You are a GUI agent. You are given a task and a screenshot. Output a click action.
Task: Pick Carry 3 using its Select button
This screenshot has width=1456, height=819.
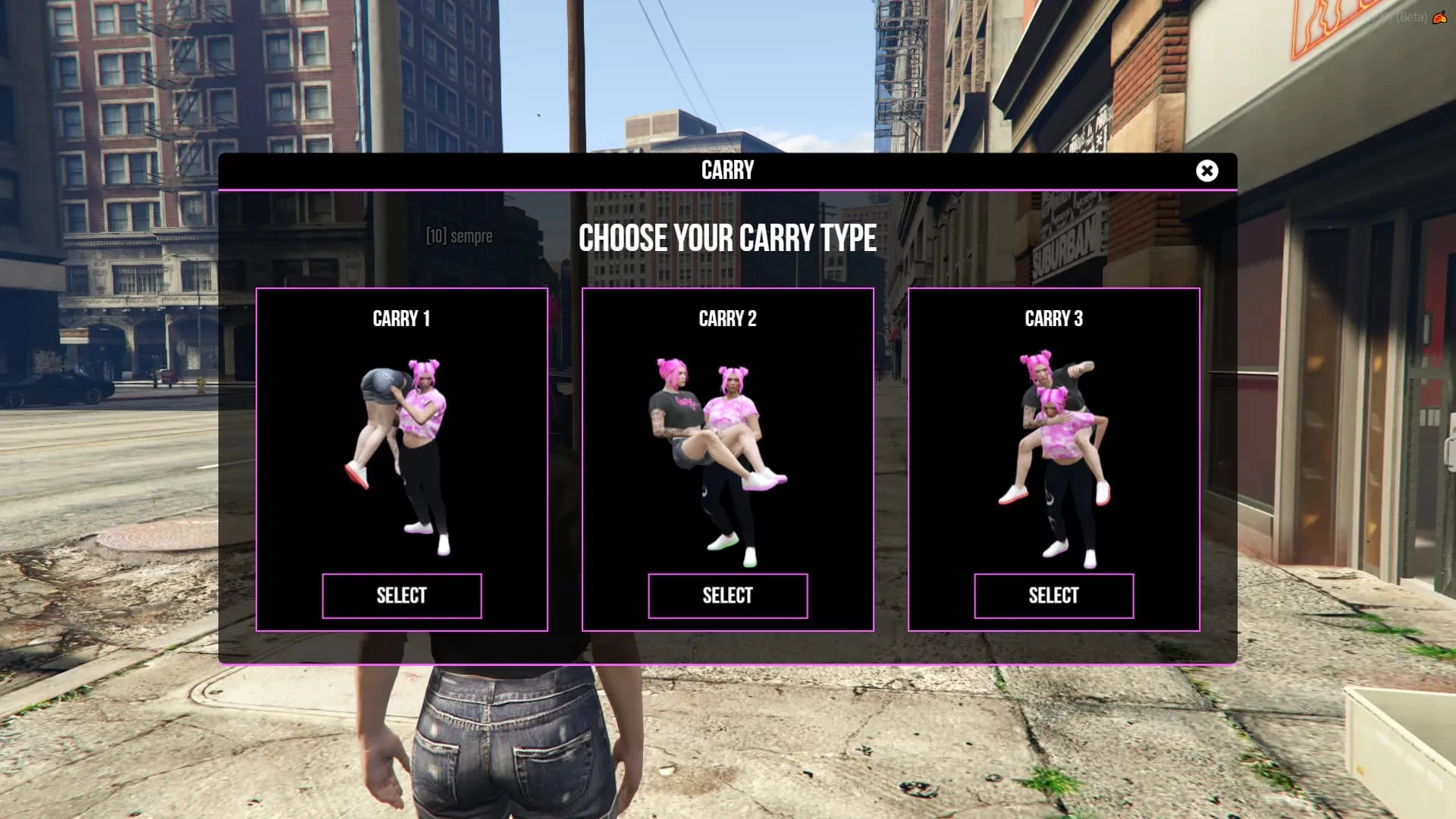pos(1053,596)
